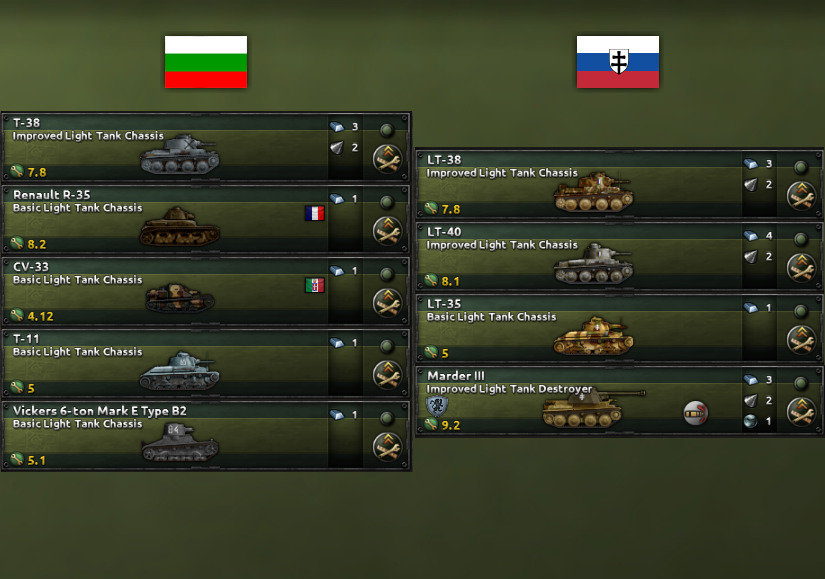The width and height of the screenshot is (825, 579).
Task: Select the LT-40 equipment row
Action: click(x=580, y=257)
